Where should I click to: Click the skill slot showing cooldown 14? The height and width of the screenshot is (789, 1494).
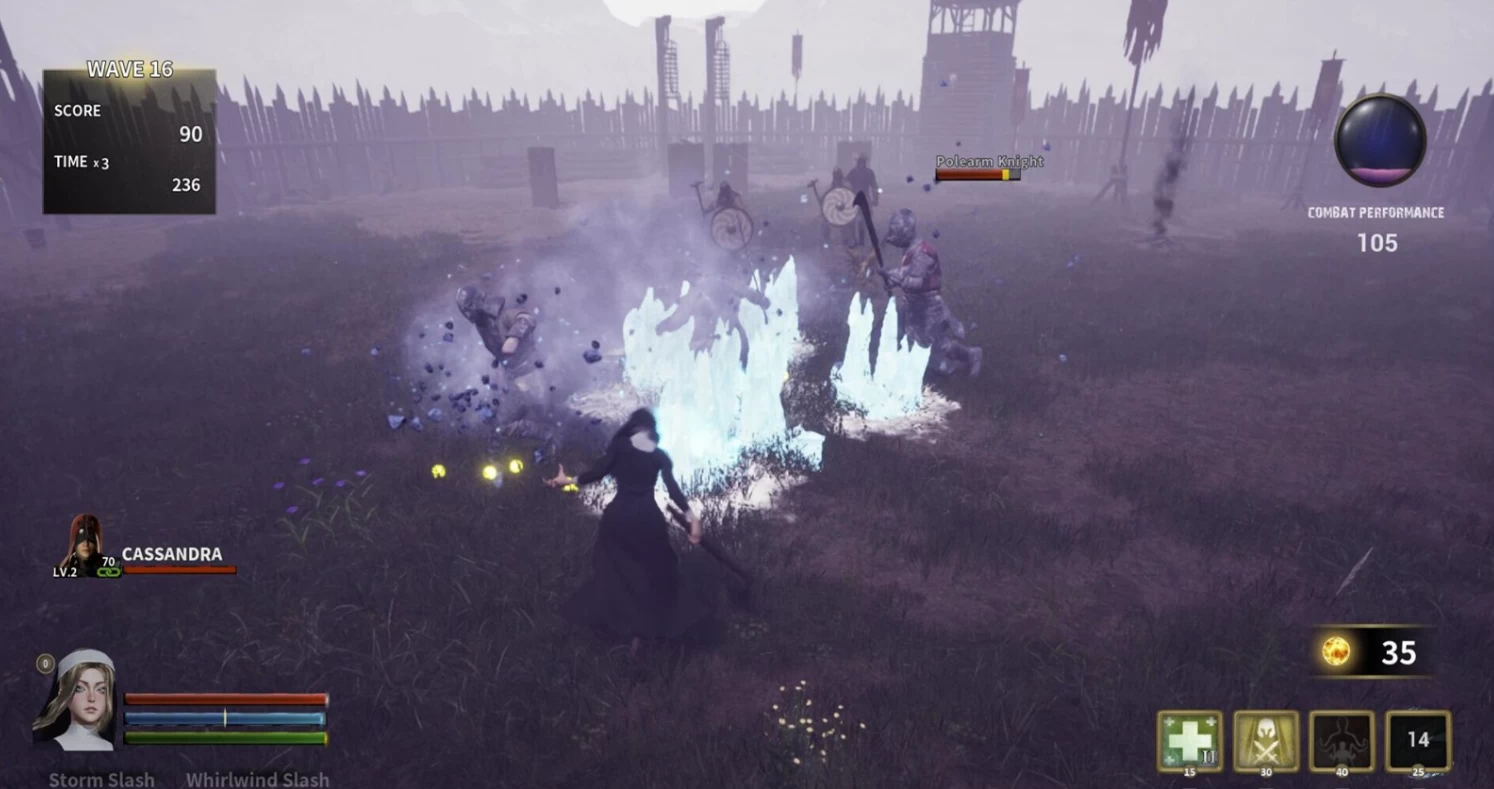1417,741
